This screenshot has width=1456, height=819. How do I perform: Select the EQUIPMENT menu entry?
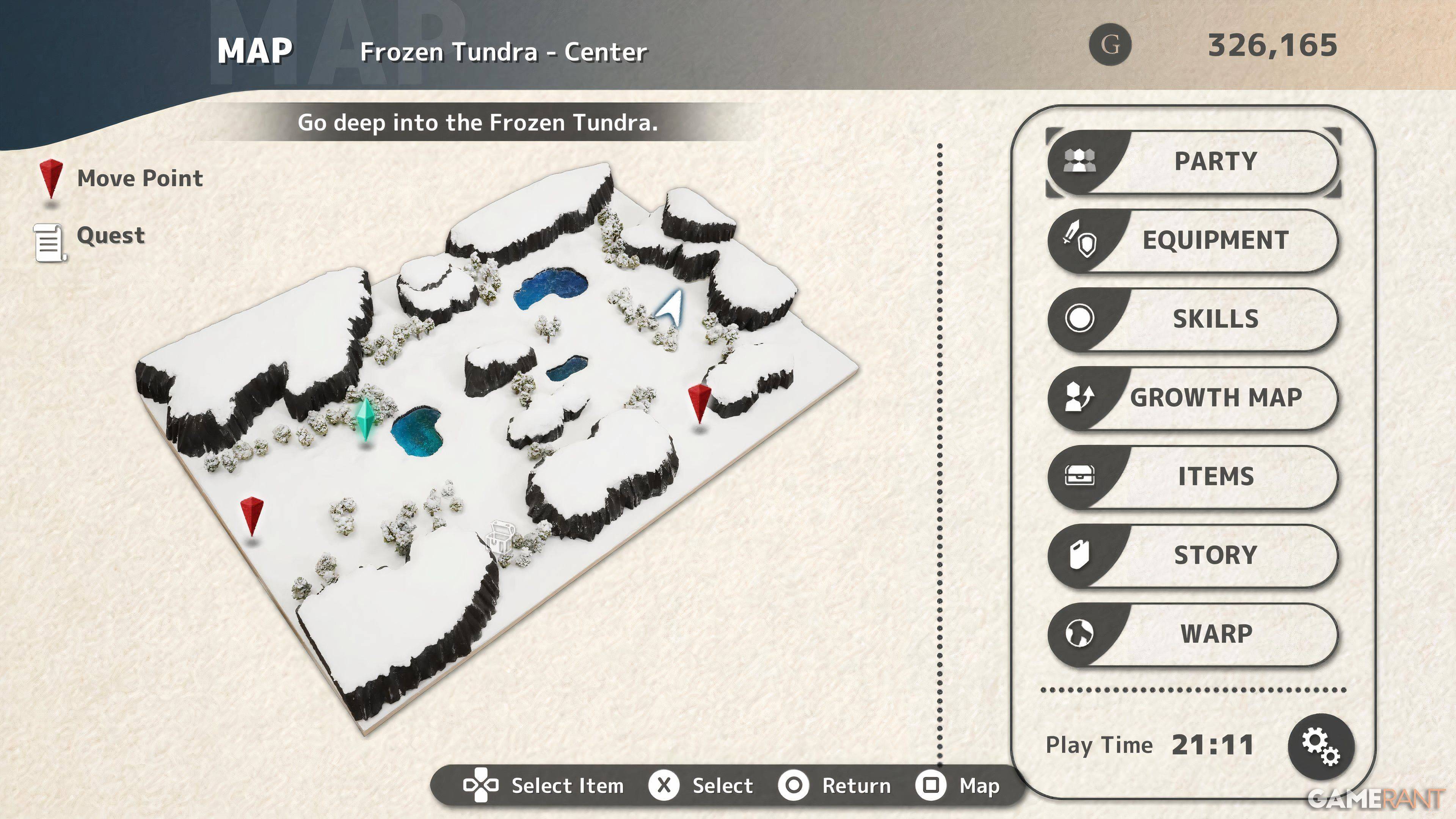pos(1192,241)
